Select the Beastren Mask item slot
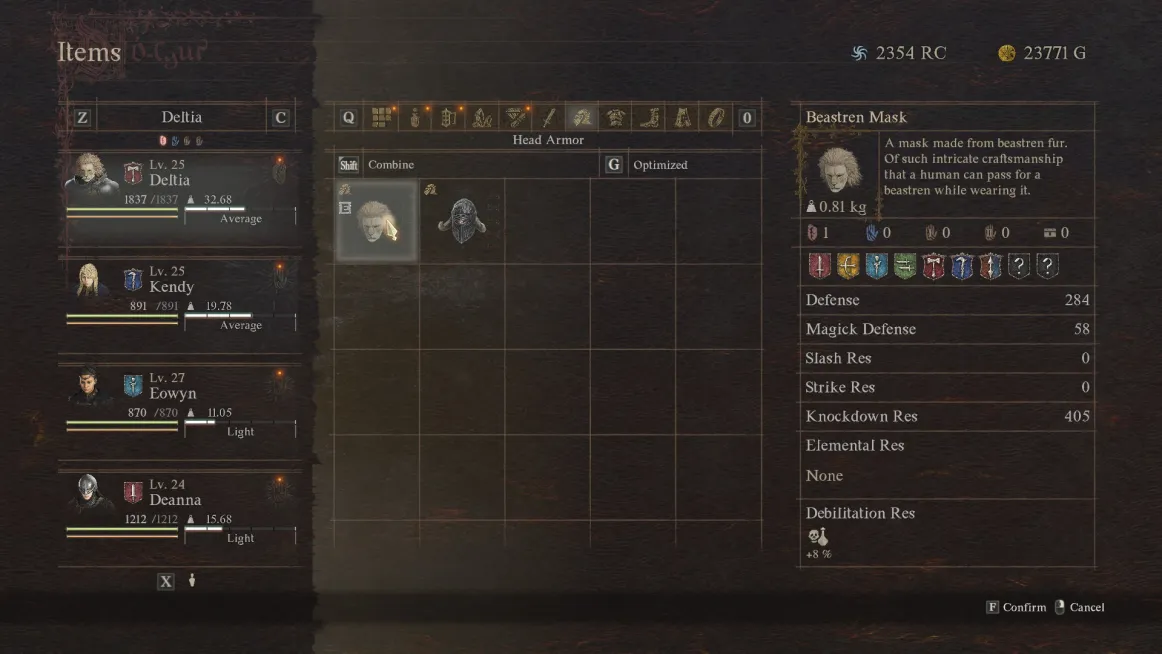This screenshot has width=1162, height=654. tap(376, 221)
